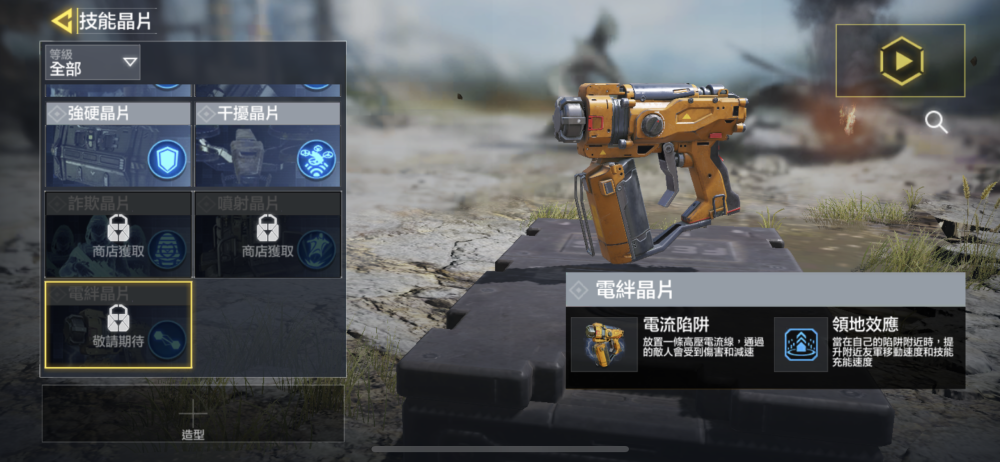
Task: Select the 強硬晶片 chip tile
Action: point(118,146)
